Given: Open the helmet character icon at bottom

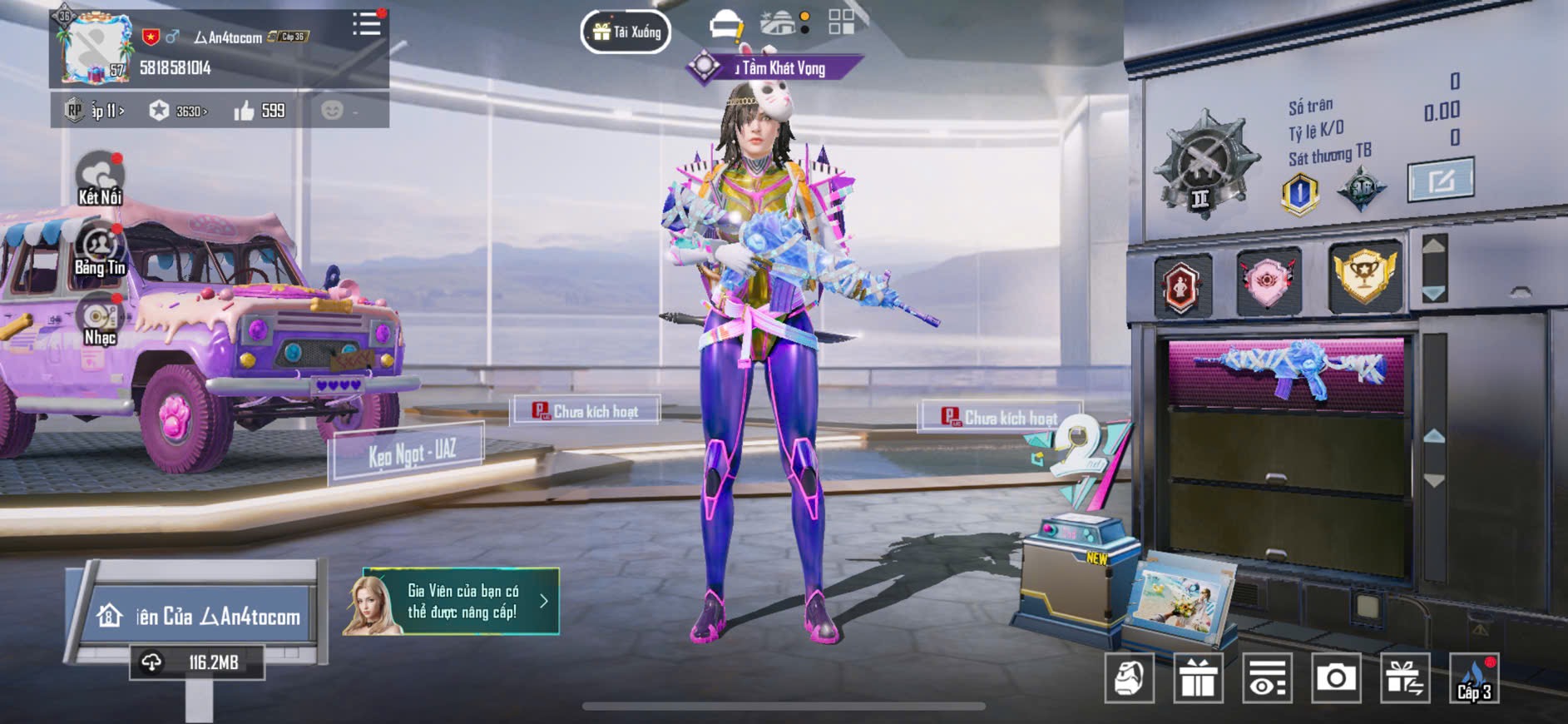Looking at the screenshot, I should click(x=1130, y=678).
